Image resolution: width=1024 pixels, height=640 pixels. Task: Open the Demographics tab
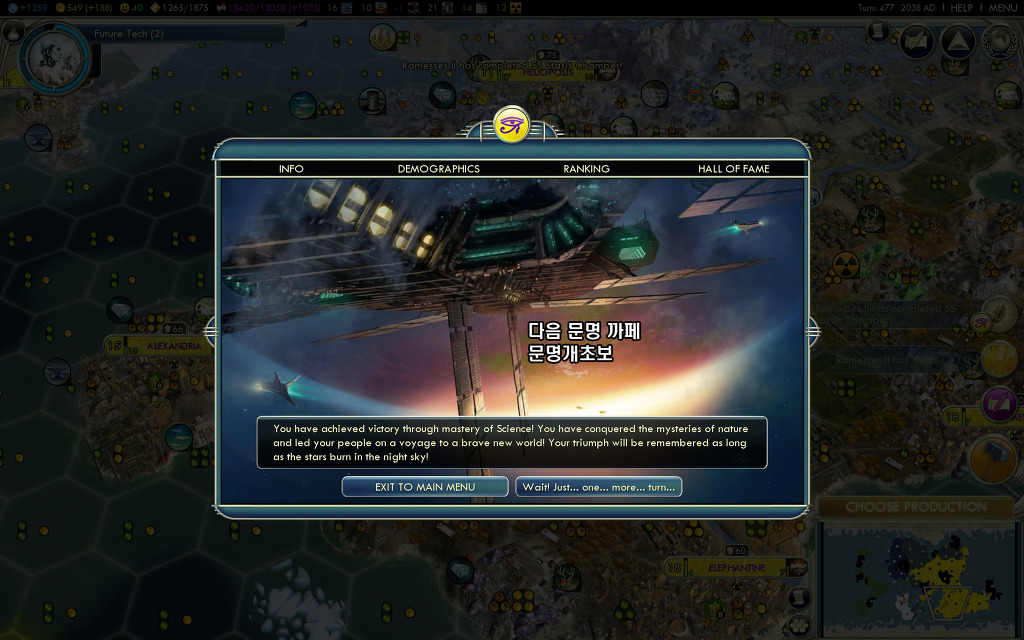(x=438, y=169)
